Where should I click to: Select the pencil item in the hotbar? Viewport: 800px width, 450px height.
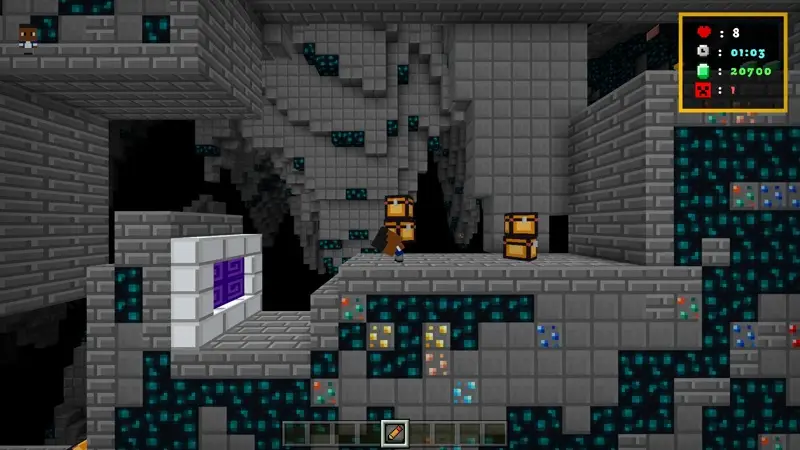point(396,433)
